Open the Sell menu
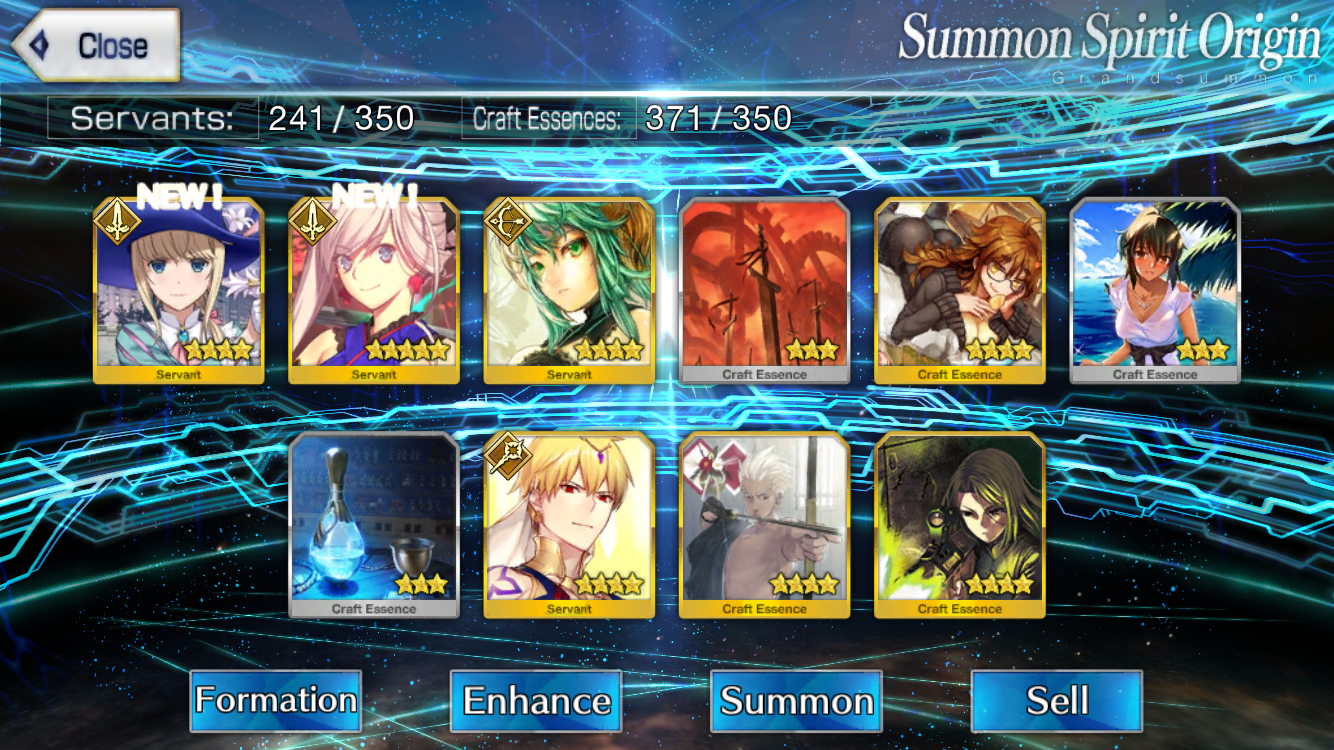The width and height of the screenshot is (1334, 750). pyautogui.click(x=1056, y=700)
